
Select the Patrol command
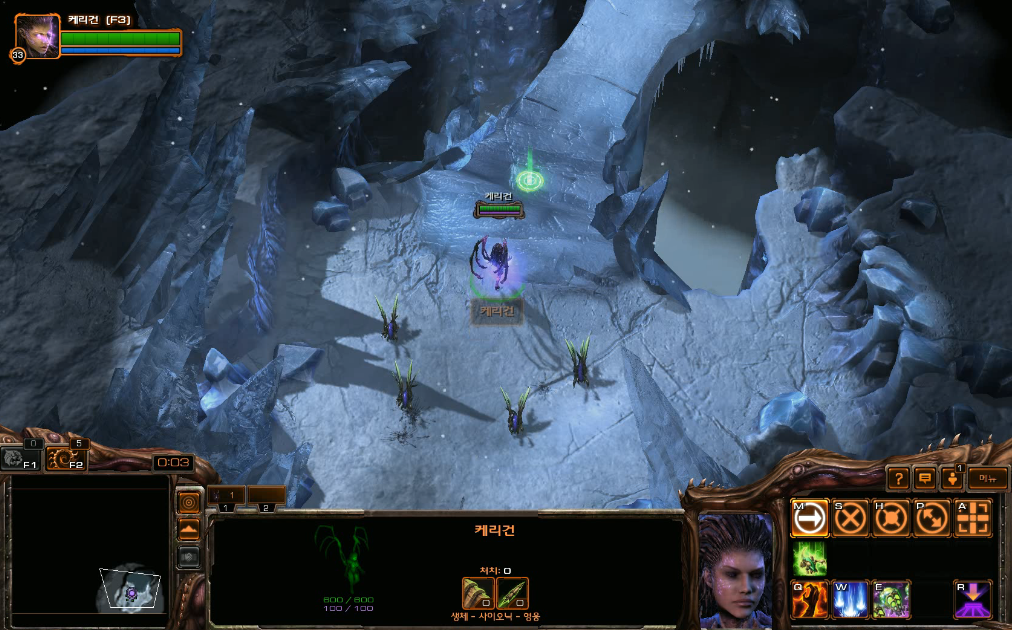click(x=931, y=518)
